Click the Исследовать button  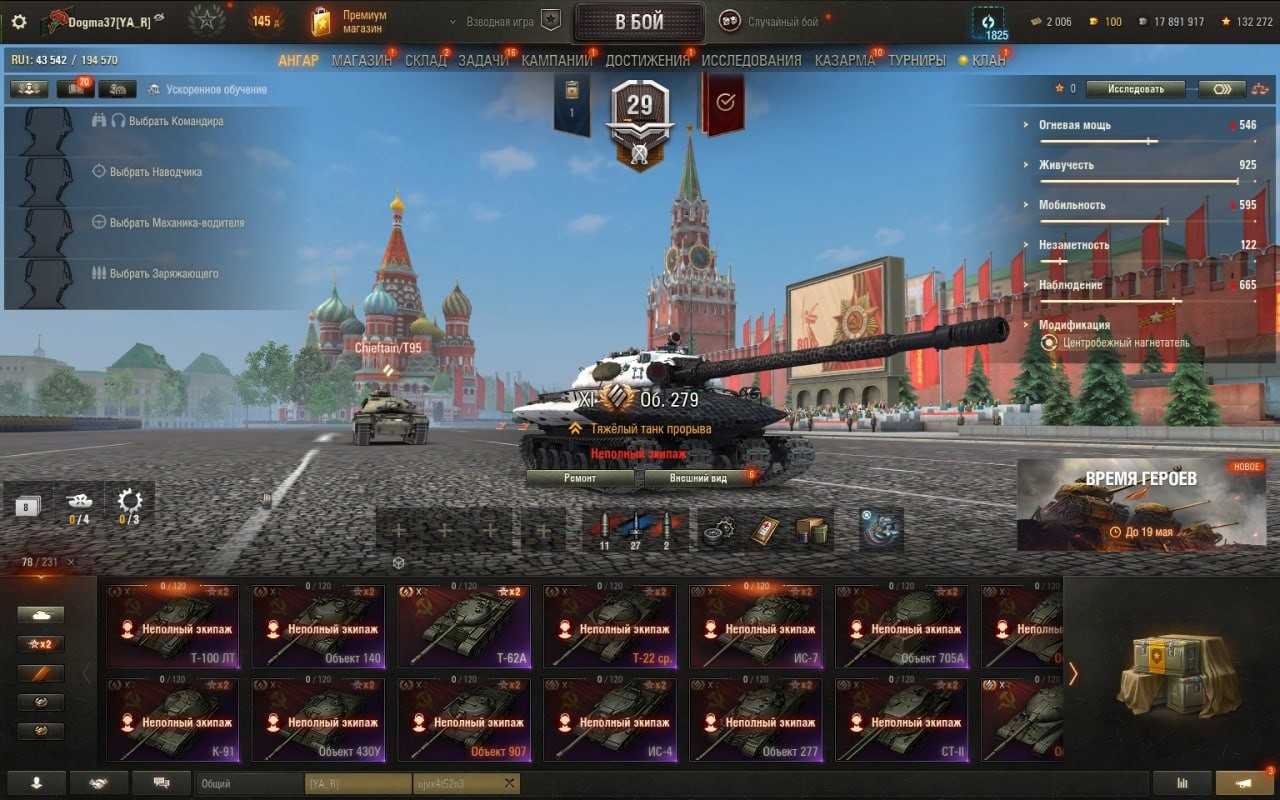click(1136, 89)
